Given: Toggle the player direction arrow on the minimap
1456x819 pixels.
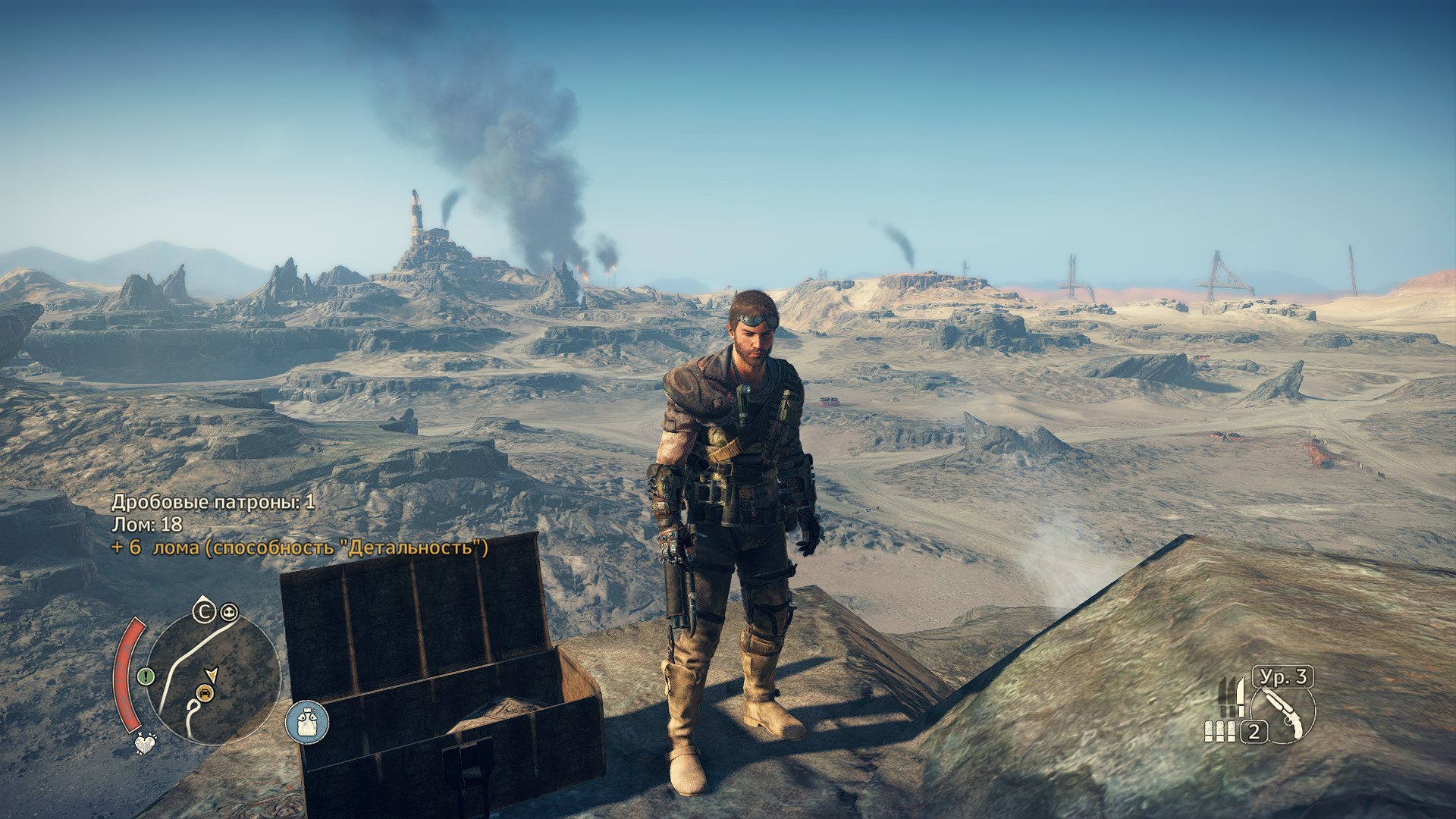Looking at the screenshot, I should coord(212,674).
